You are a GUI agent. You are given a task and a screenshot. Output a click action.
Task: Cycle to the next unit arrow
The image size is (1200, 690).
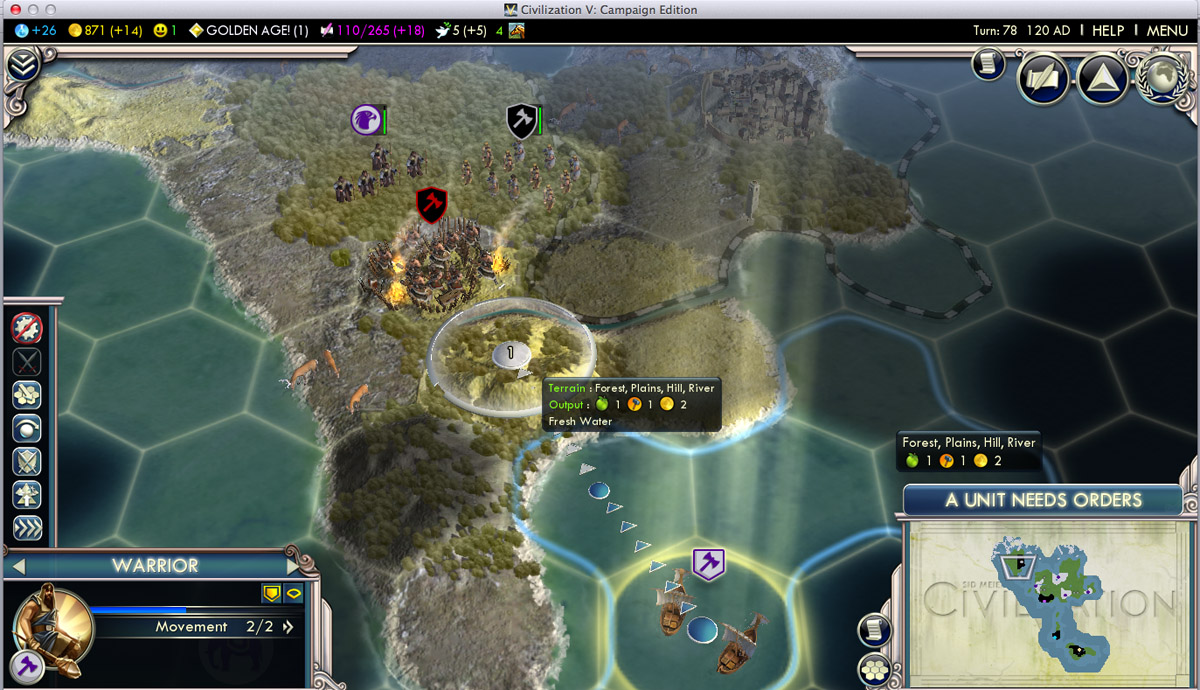coord(296,565)
